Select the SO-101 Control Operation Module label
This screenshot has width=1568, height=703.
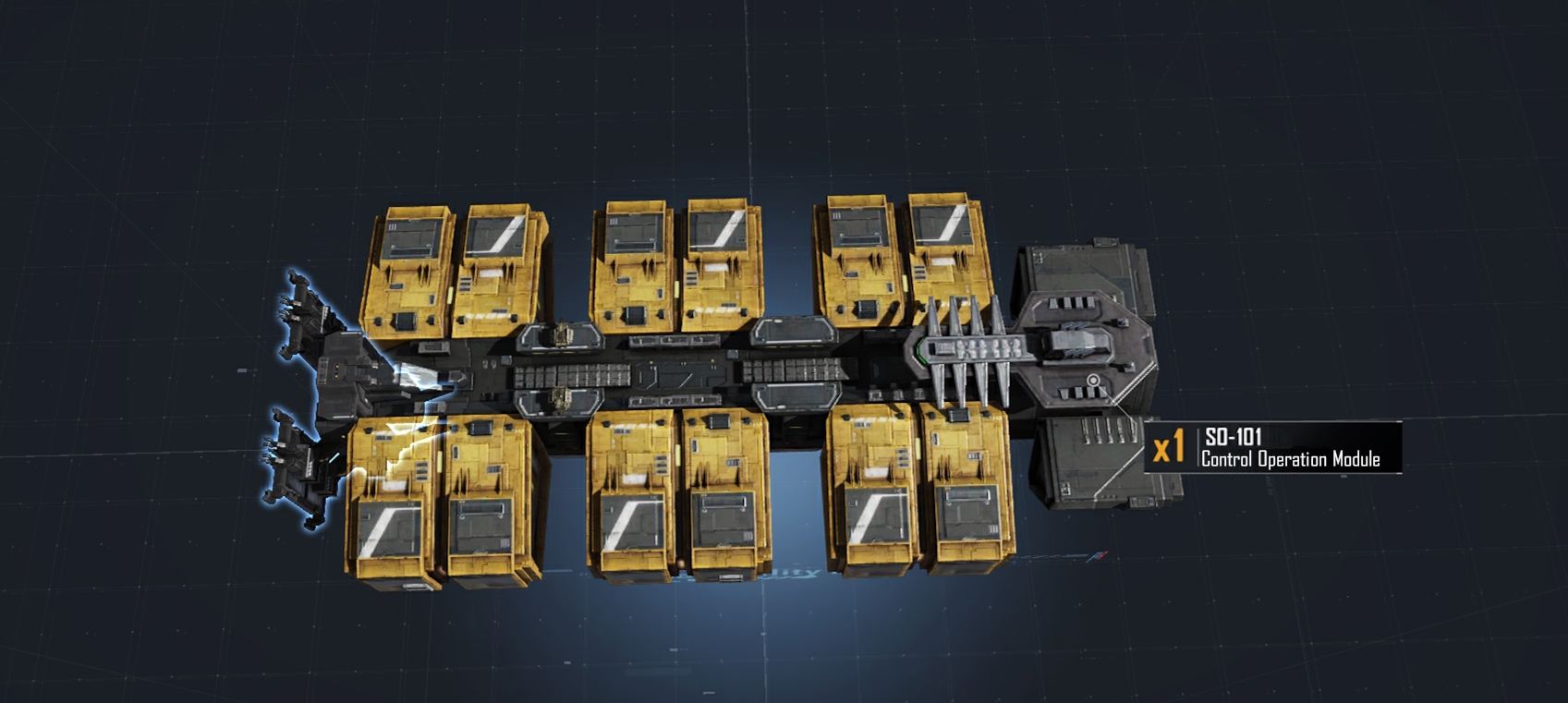pos(1290,448)
